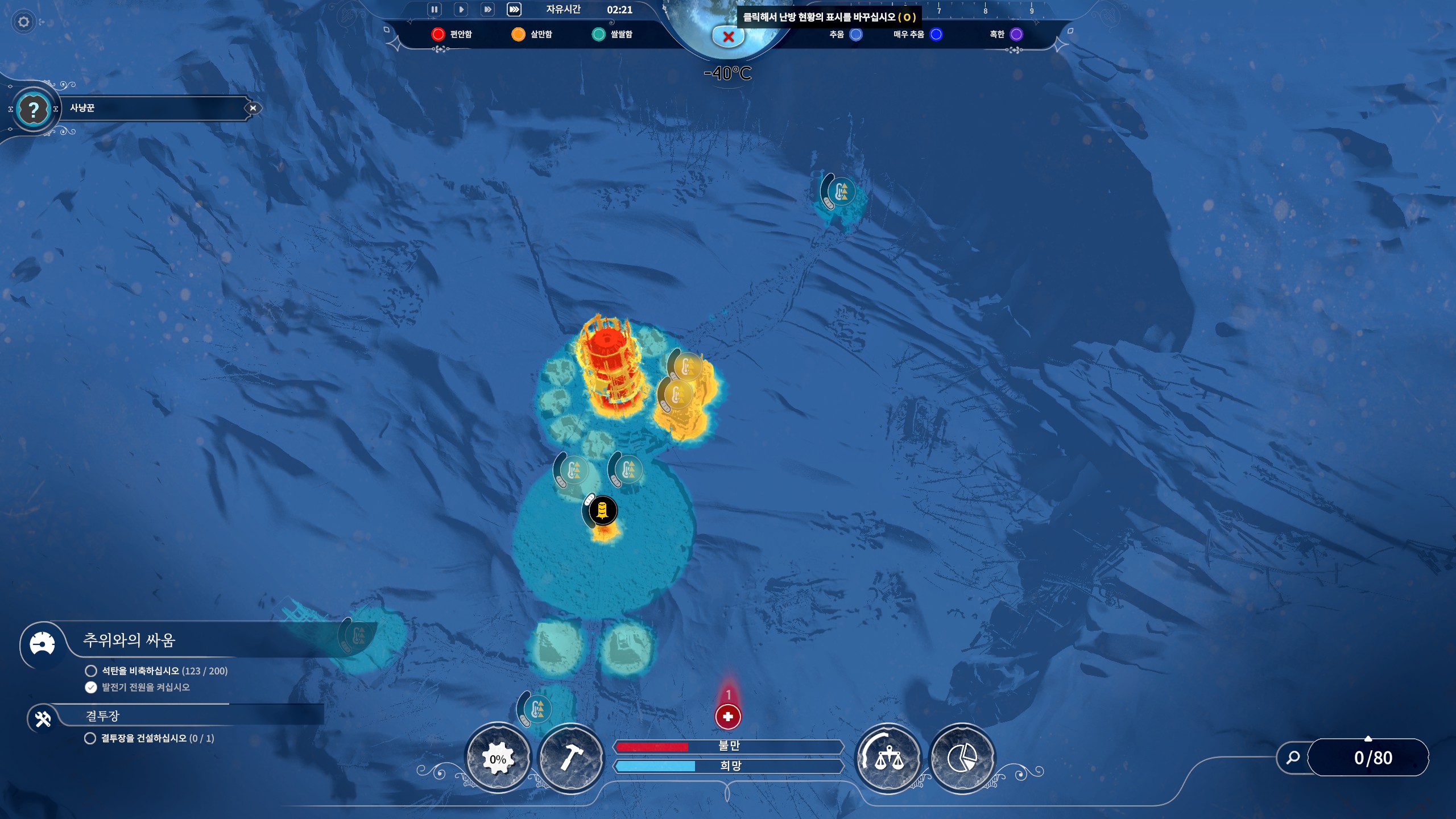The height and width of the screenshot is (819, 1456).
Task: Select the 결투장 objective header
Action: pos(103,716)
